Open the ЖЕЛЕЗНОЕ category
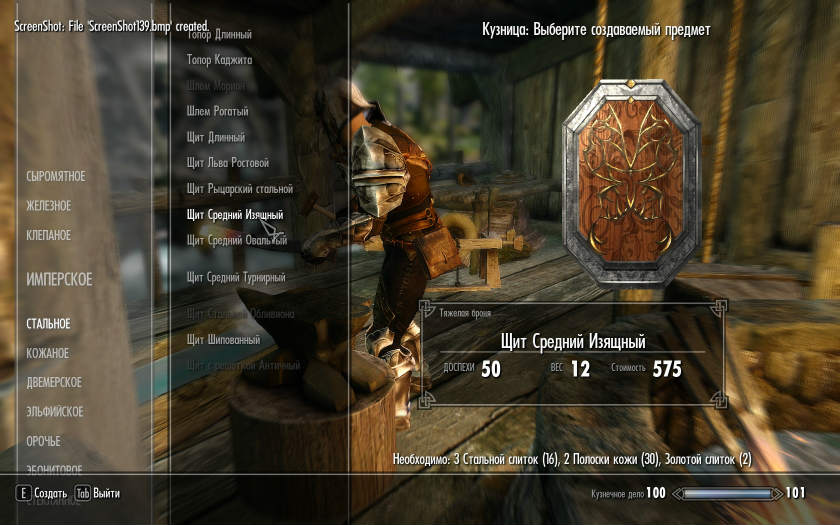The image size is (840, 525). (x=49, y=206)
